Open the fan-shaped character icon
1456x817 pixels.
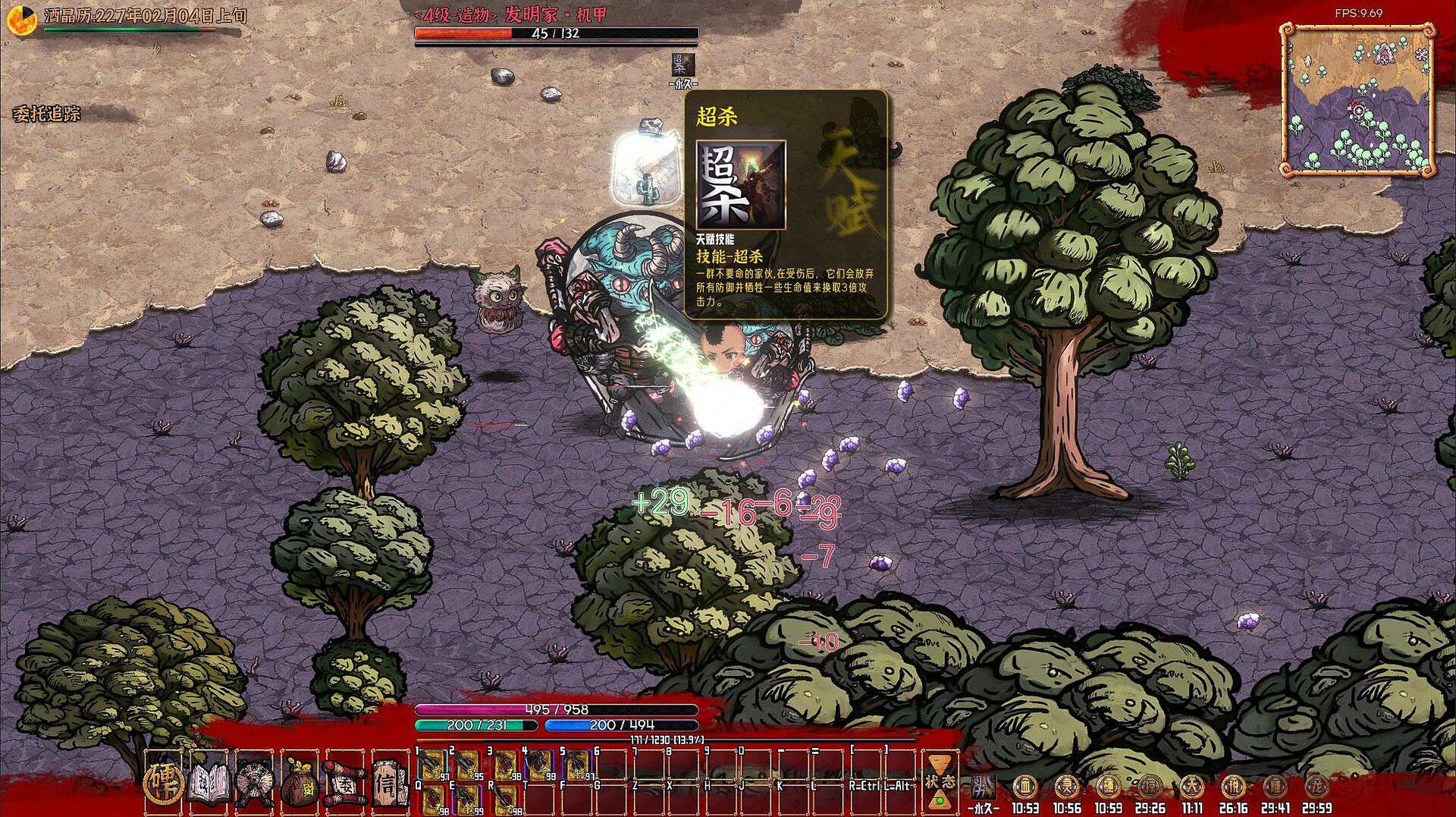pyautogui.click(x=255, y=780)
